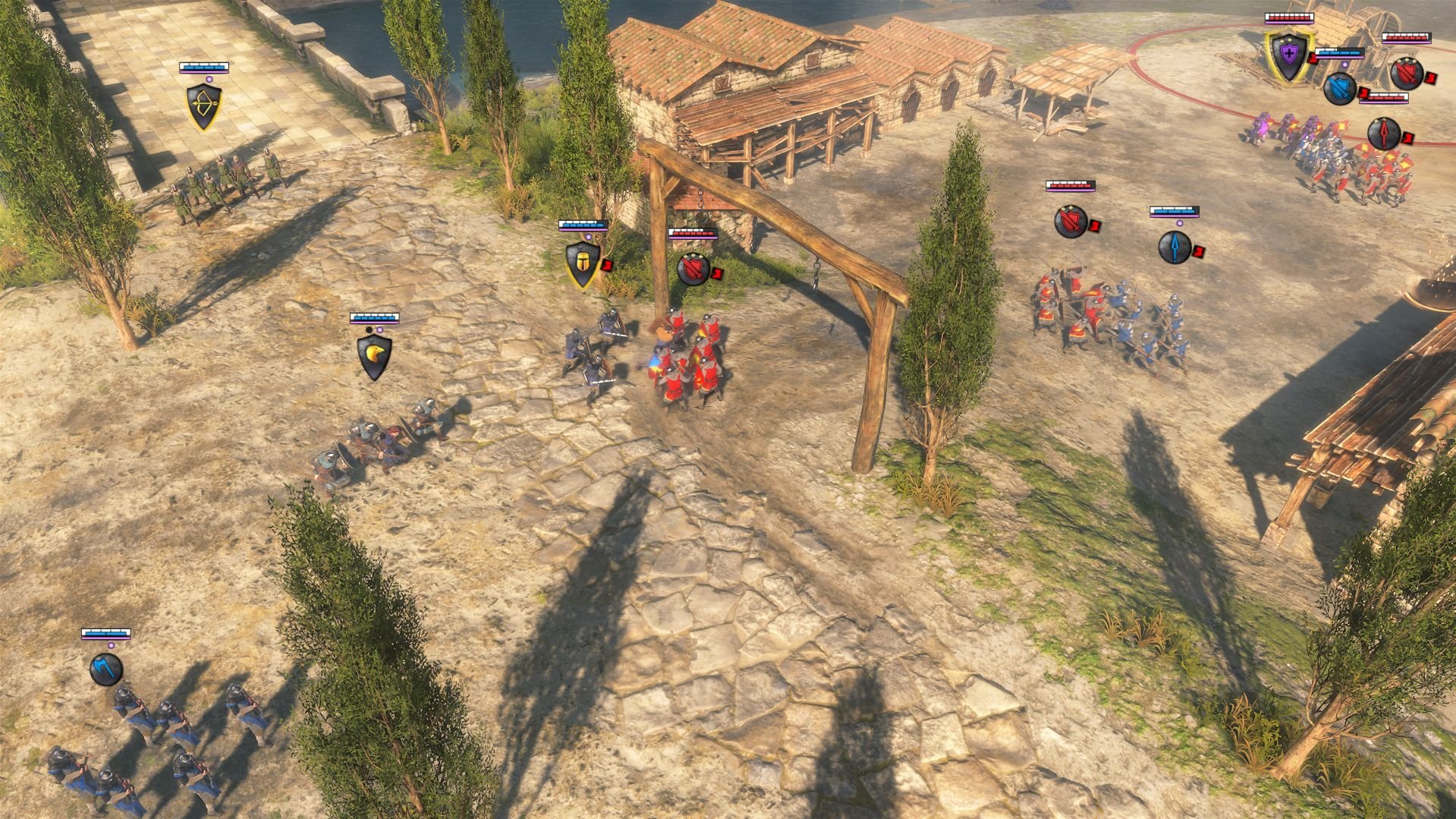Click the health bar above the archer banner
Image resolution: width=1456 pixels, height=819 pixels.
203,68
